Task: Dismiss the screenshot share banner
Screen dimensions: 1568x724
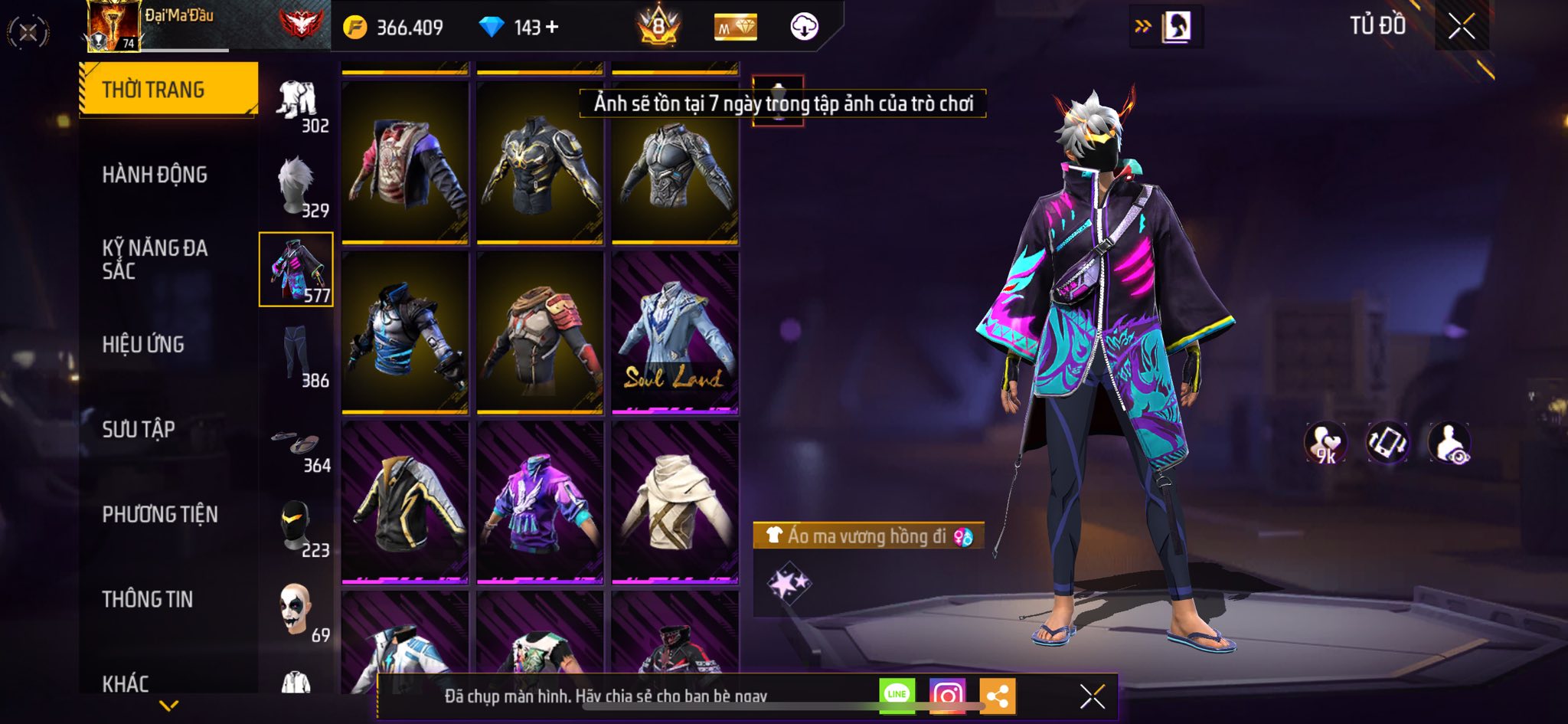Action: pyautogui.click(x=1092, y=696)
